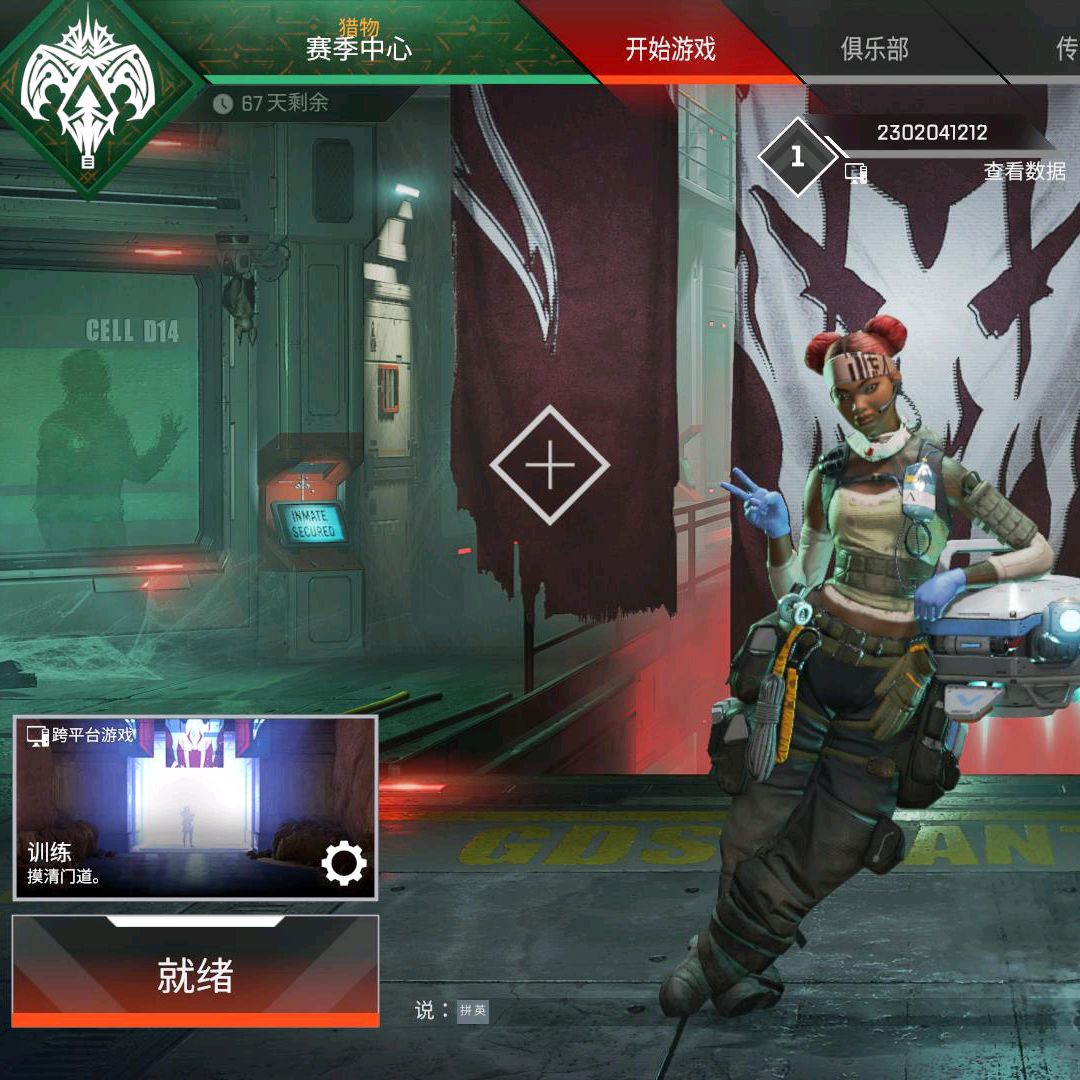Open 查看数据 view stats link
Viewport: 1080px width, 1080px height.
pyautogui.click(x=1024, y=171)
